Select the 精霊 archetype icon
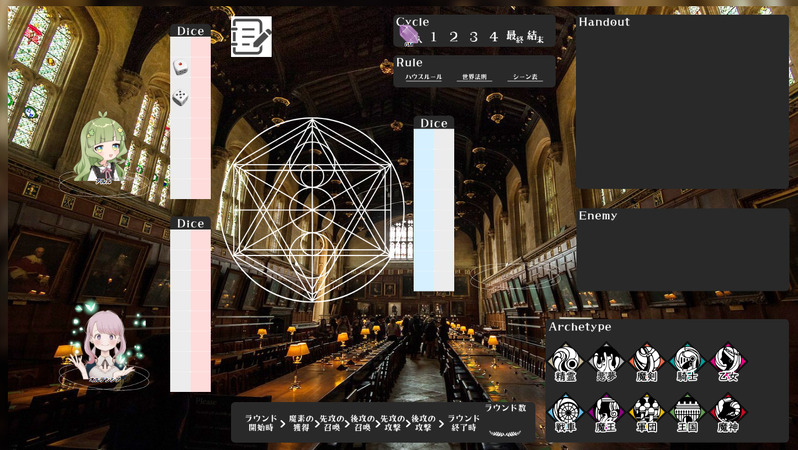 click(566, 361)
